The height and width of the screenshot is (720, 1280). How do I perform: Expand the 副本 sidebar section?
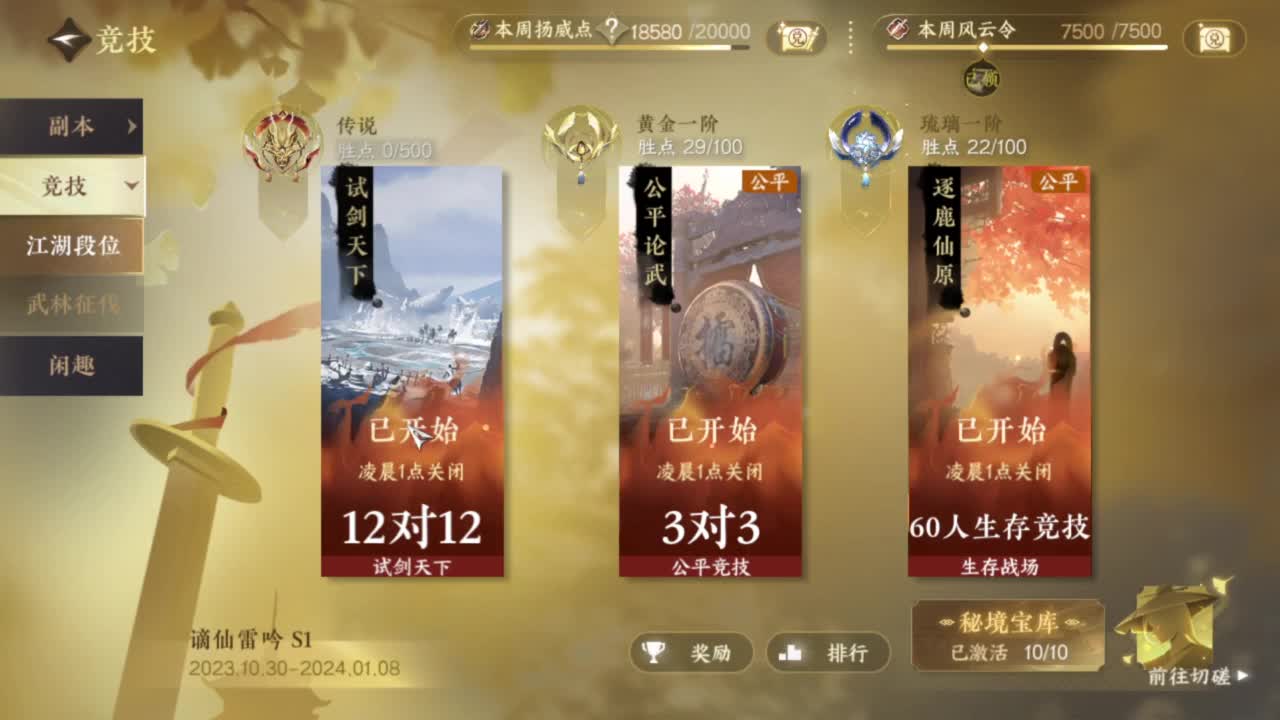click(x=72, y=127)
